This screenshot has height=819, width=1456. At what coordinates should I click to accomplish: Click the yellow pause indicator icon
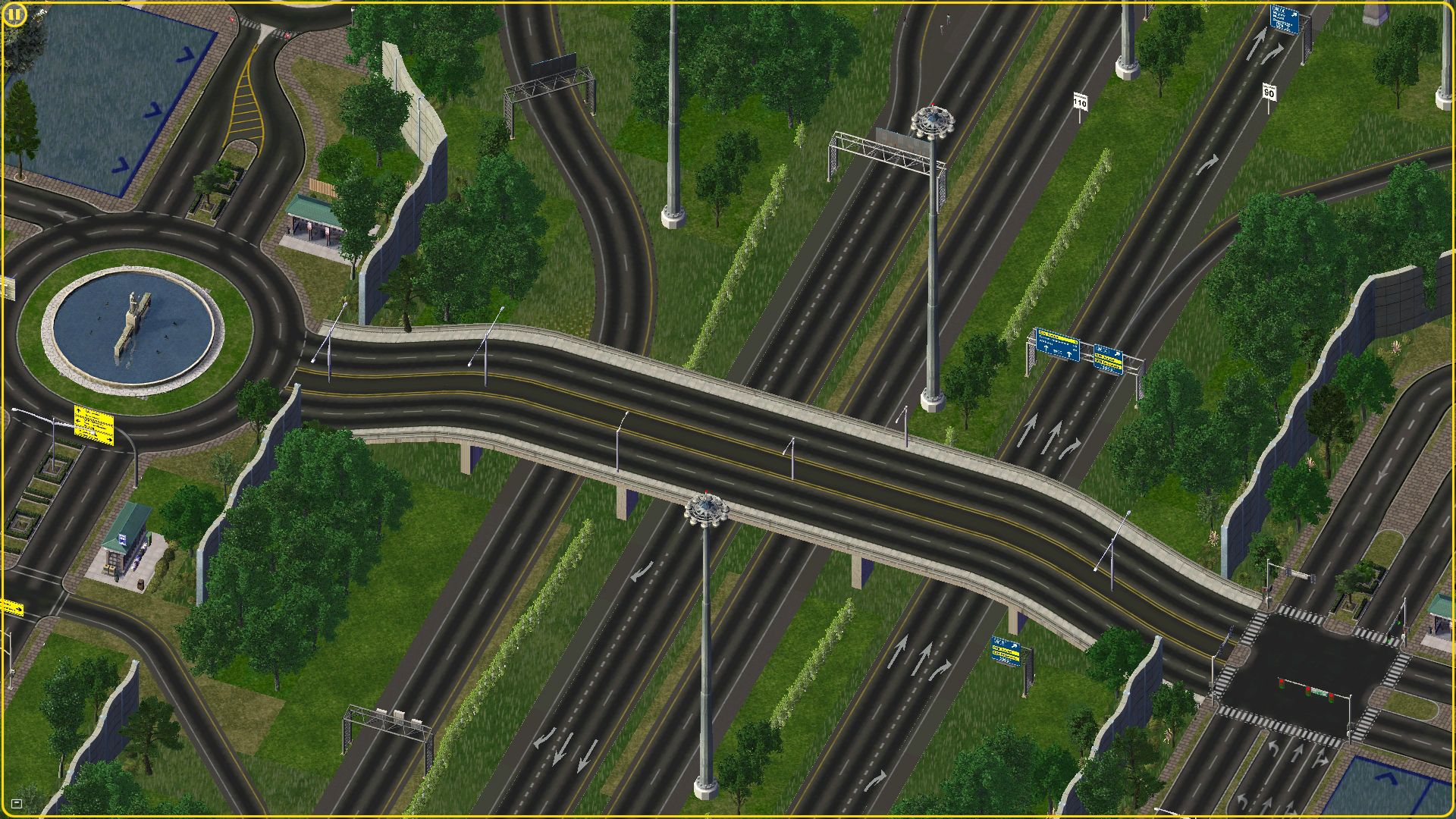pos(14,14)
